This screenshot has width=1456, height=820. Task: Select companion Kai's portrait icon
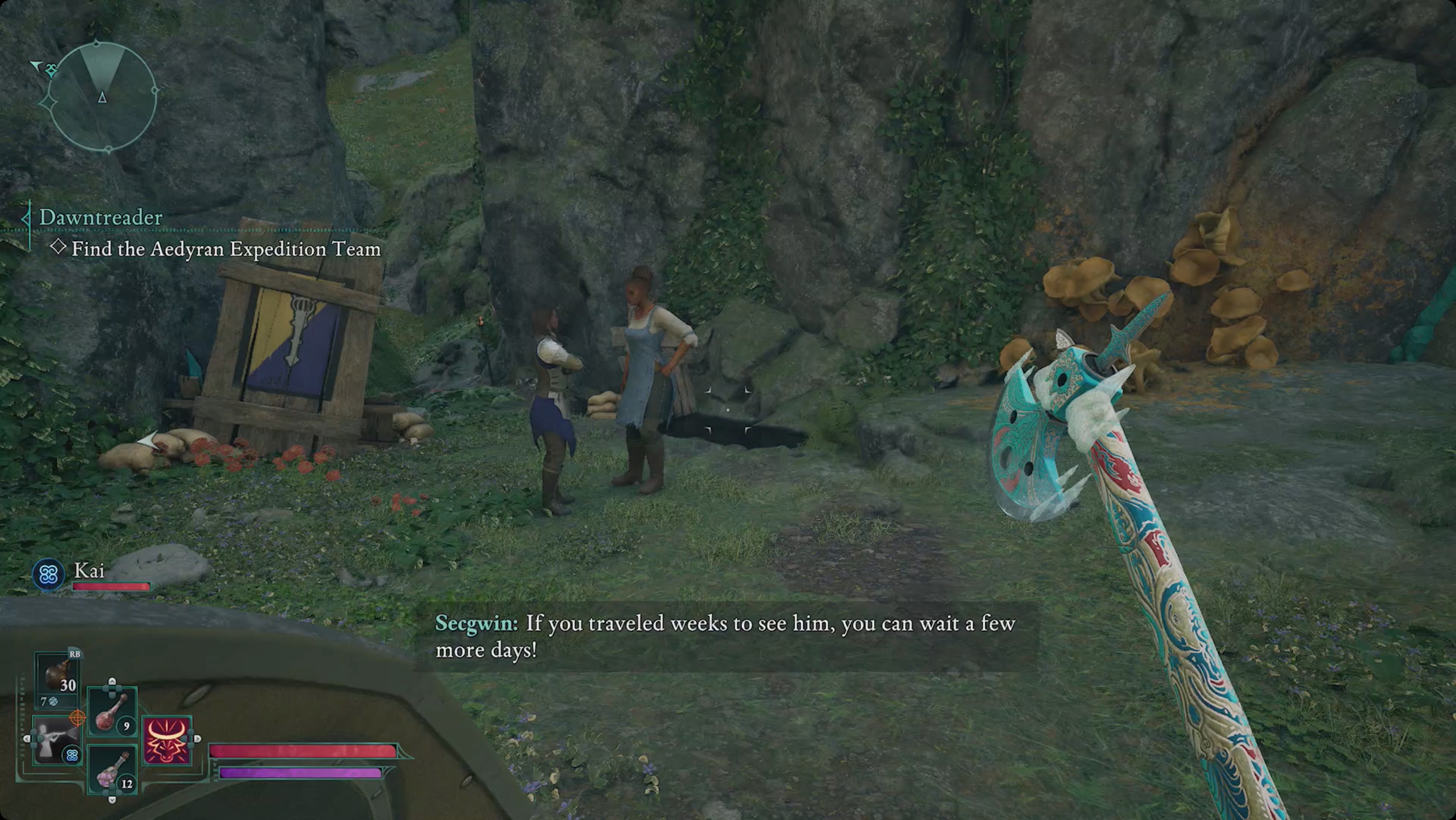[x=48, y=575]
